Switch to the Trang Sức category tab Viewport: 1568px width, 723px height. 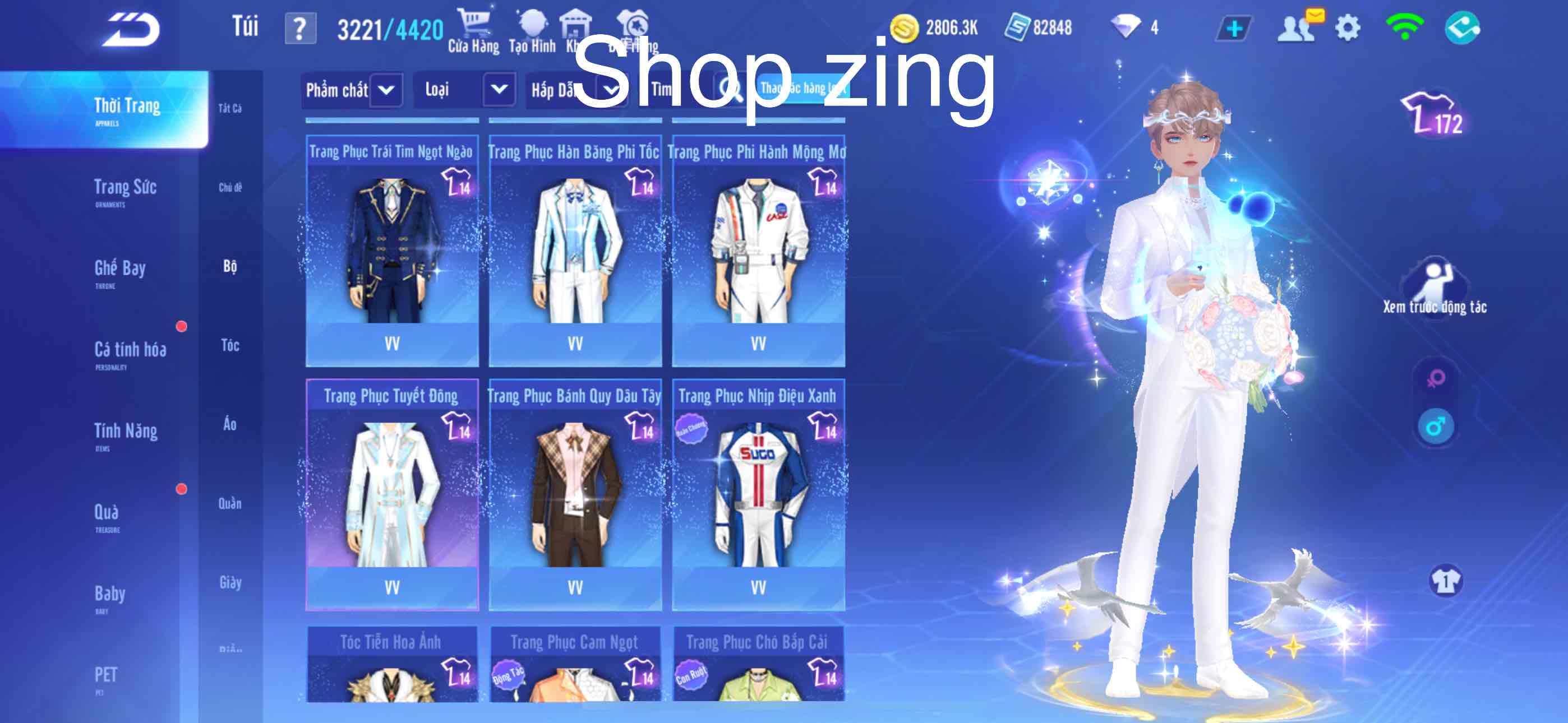(x=125, y=190)
